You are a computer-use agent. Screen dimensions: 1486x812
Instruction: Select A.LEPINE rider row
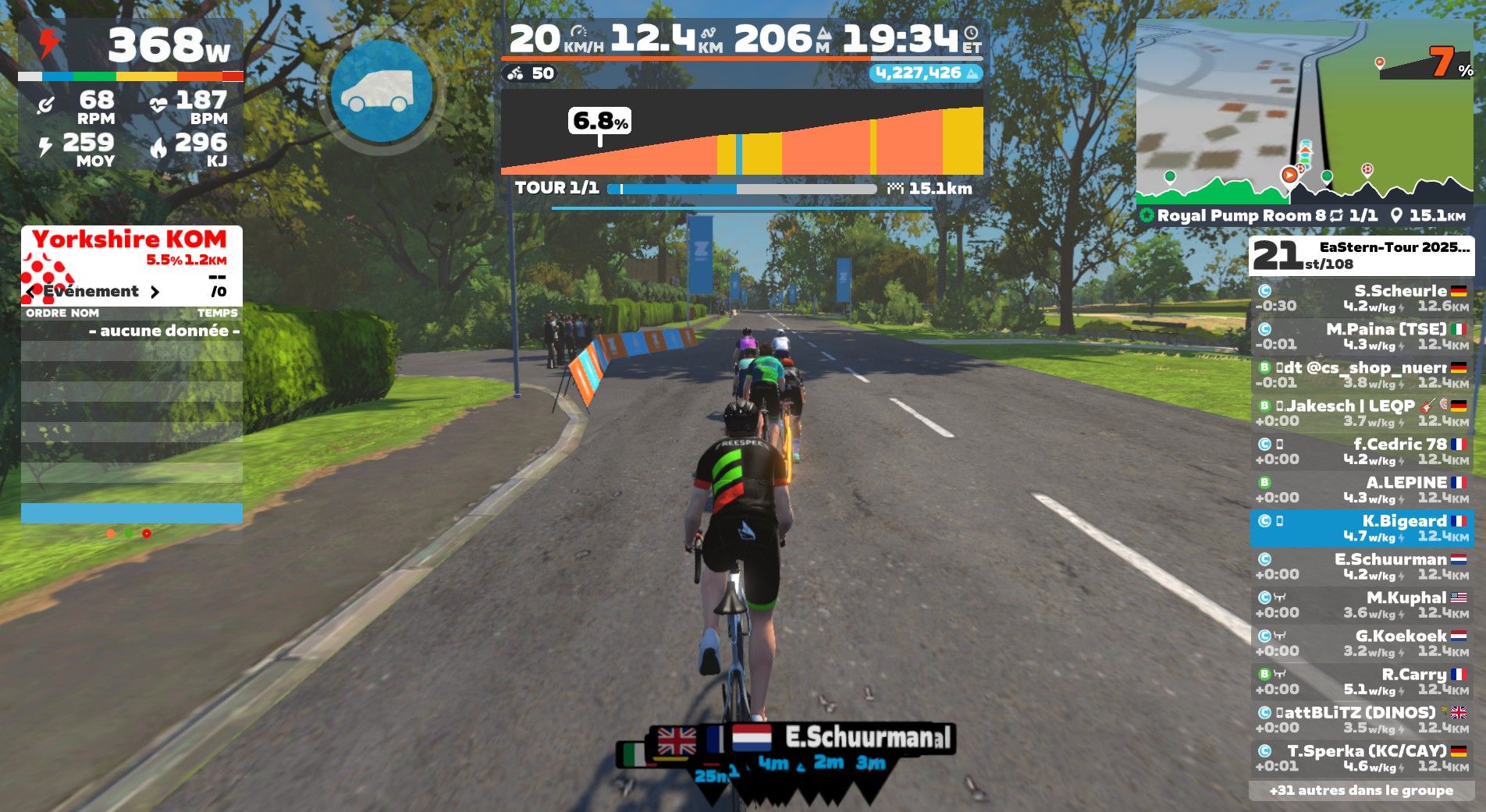(x=1361, y=490)
